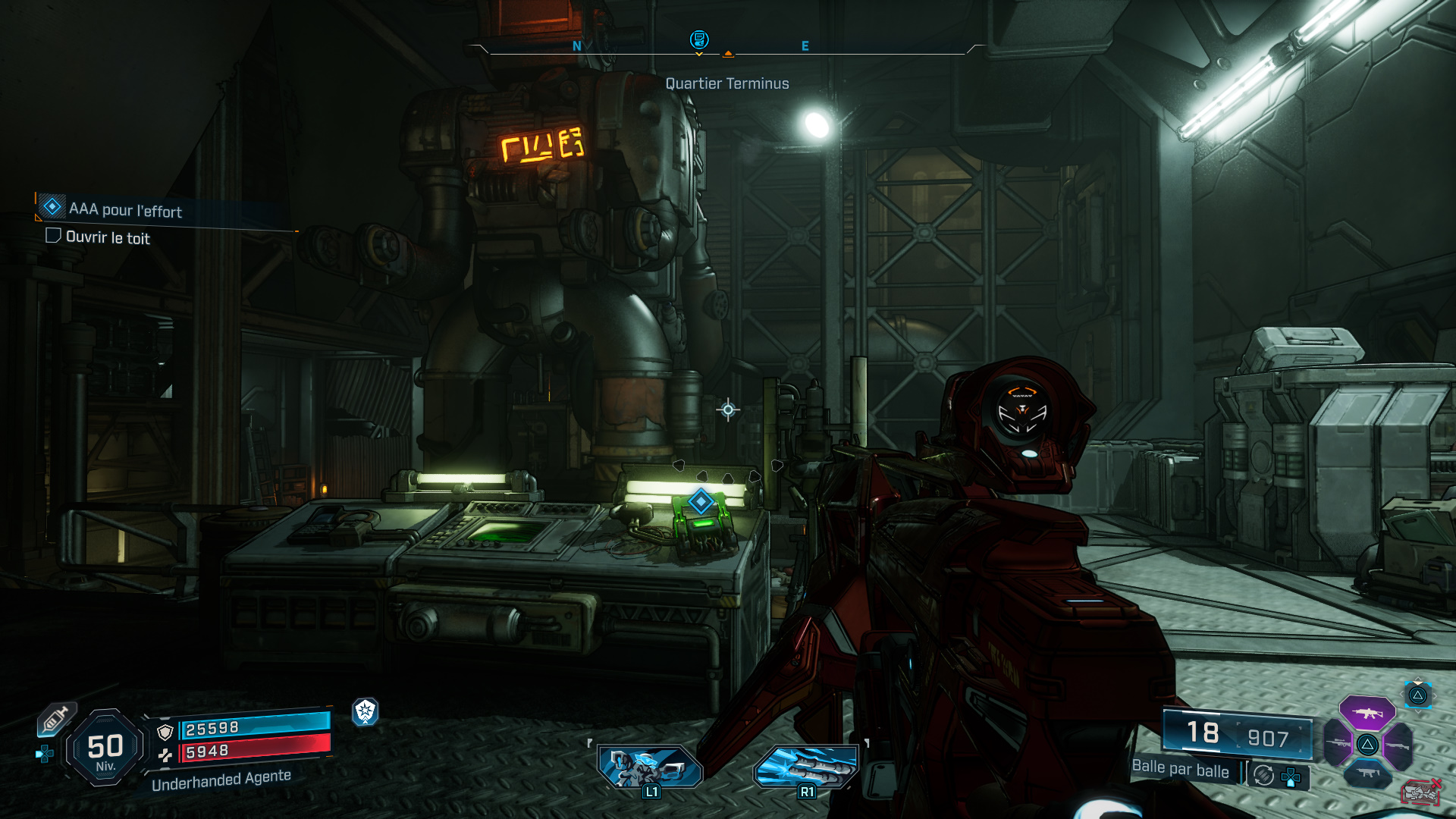Click the red crossed-out vehicle icon
Image resolution: width=1456 pixels, height=819 pixels.
point(1420,792)
